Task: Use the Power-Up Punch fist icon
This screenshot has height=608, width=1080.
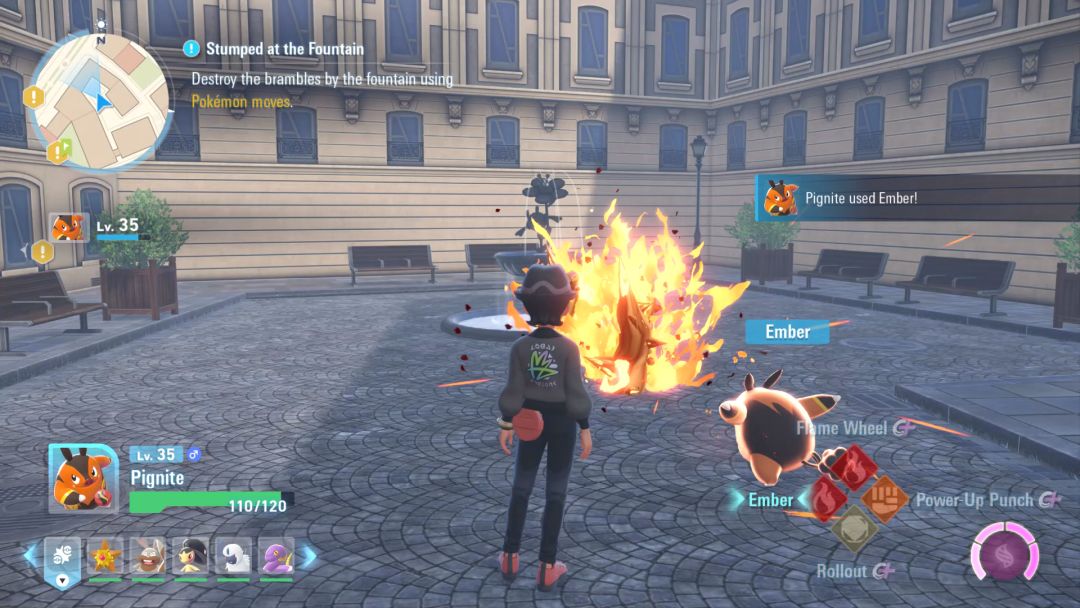Action: coord(884,498)
